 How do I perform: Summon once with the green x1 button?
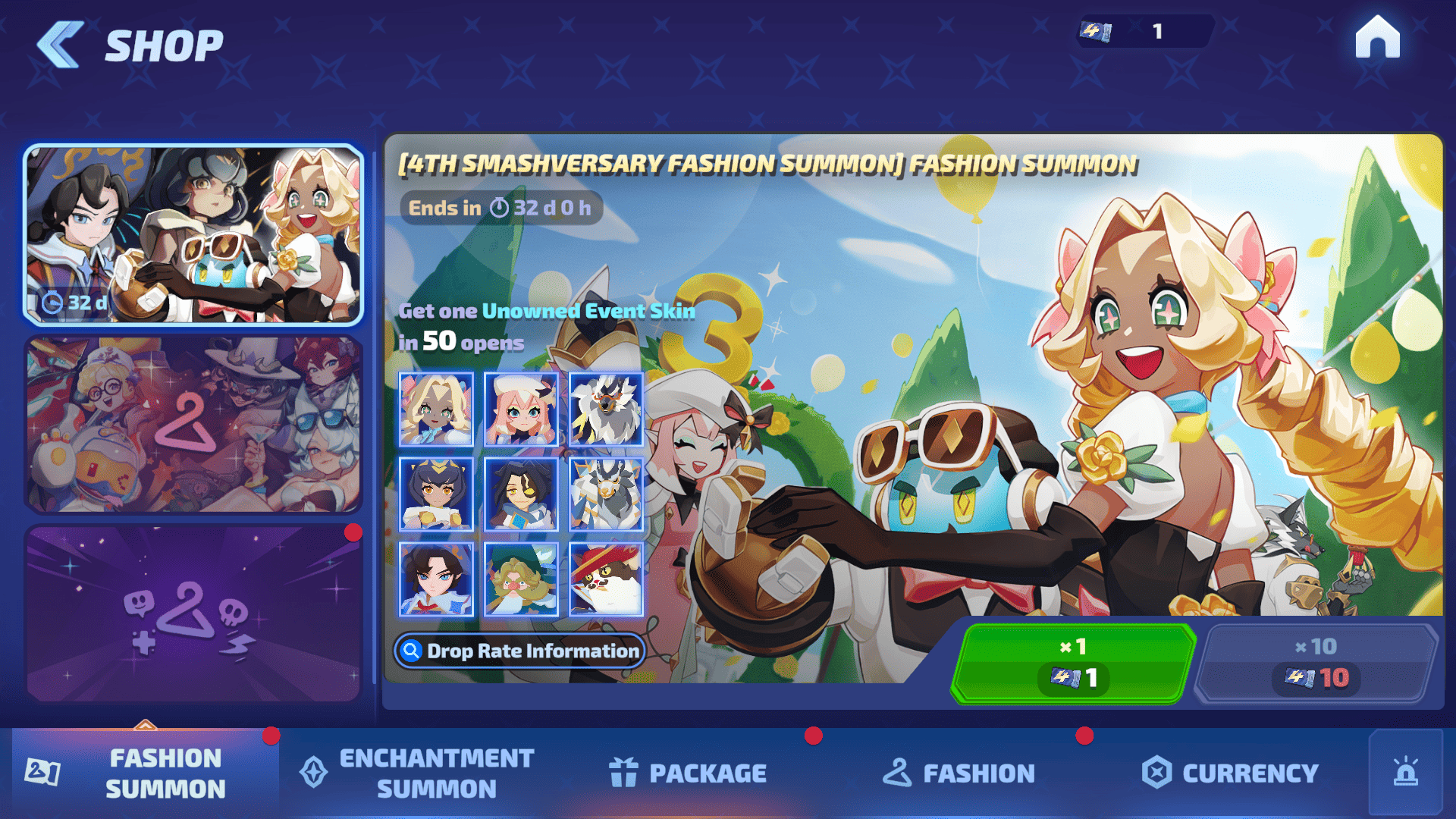point(1072,664)
